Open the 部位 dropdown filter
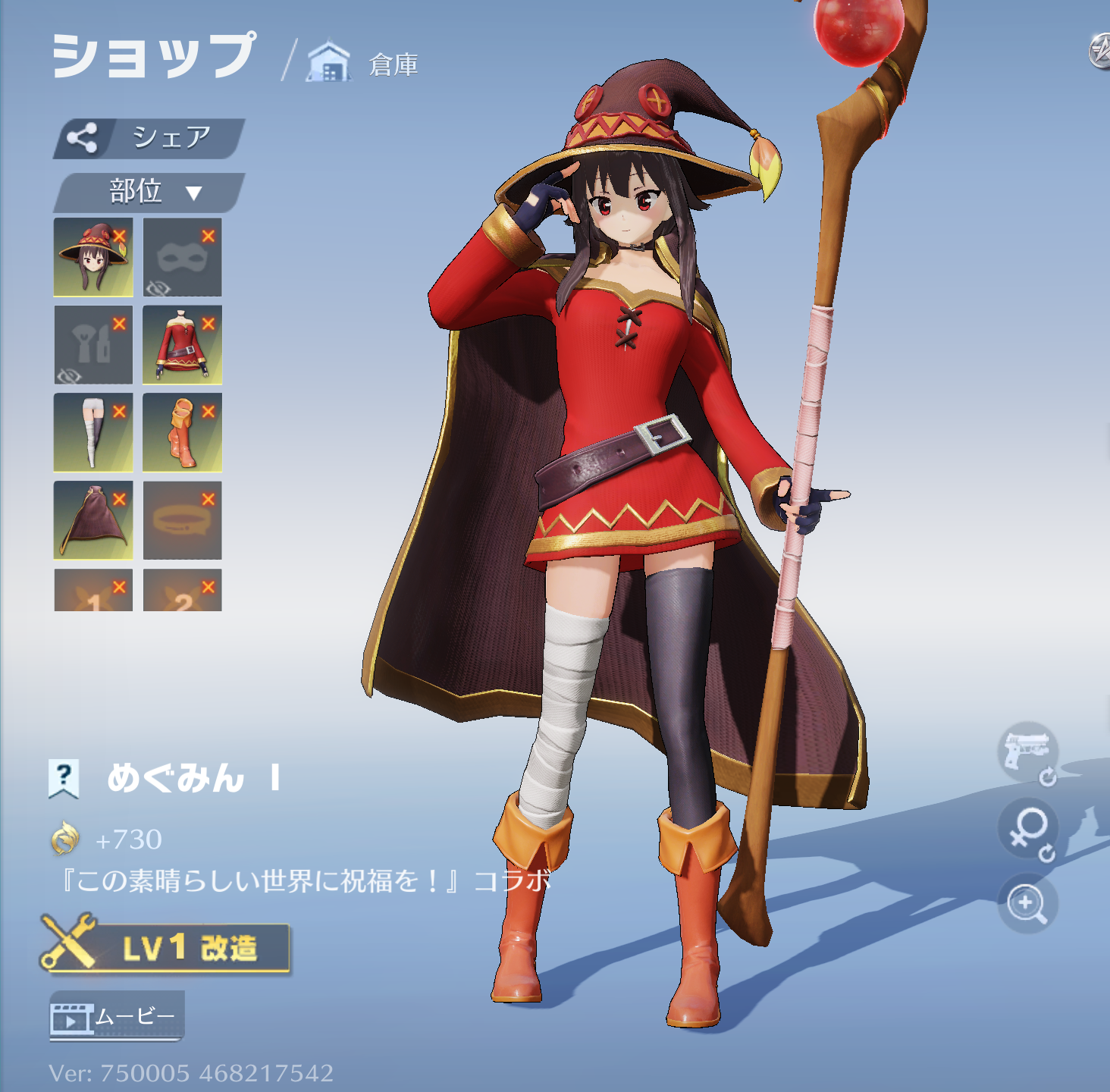Image resolution: width=1110 pixels, height=1092 pixels. (x=149, y=192)
